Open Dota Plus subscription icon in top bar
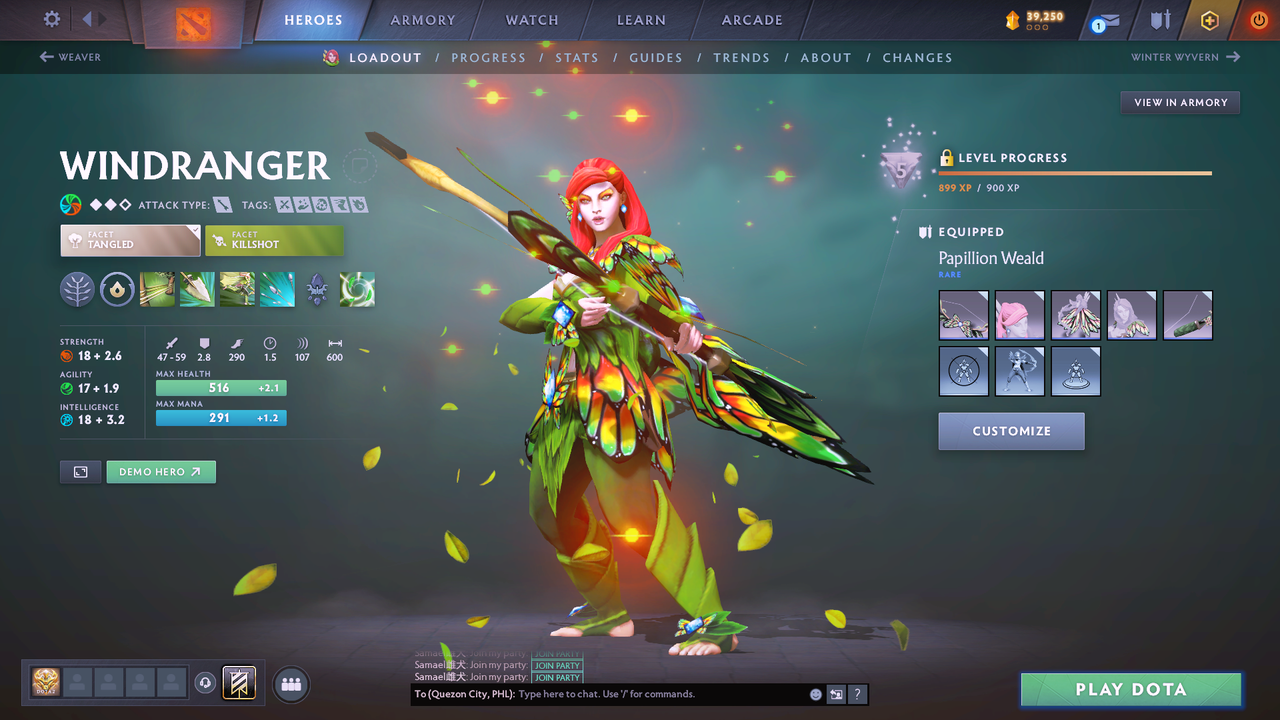Screen dimensions: 1280x720 1209,20
